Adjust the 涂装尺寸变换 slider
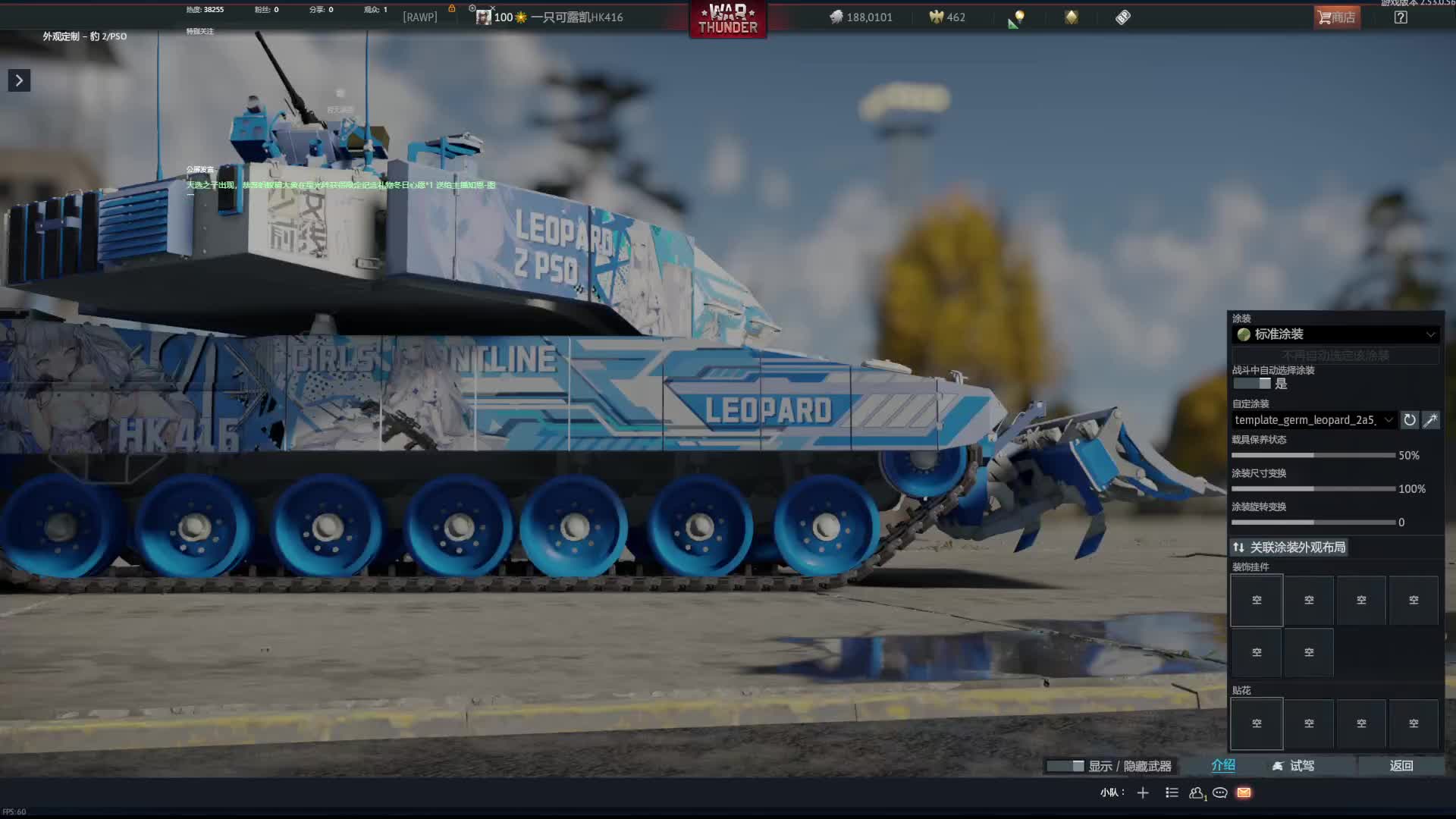 (x=1313, y=489)
